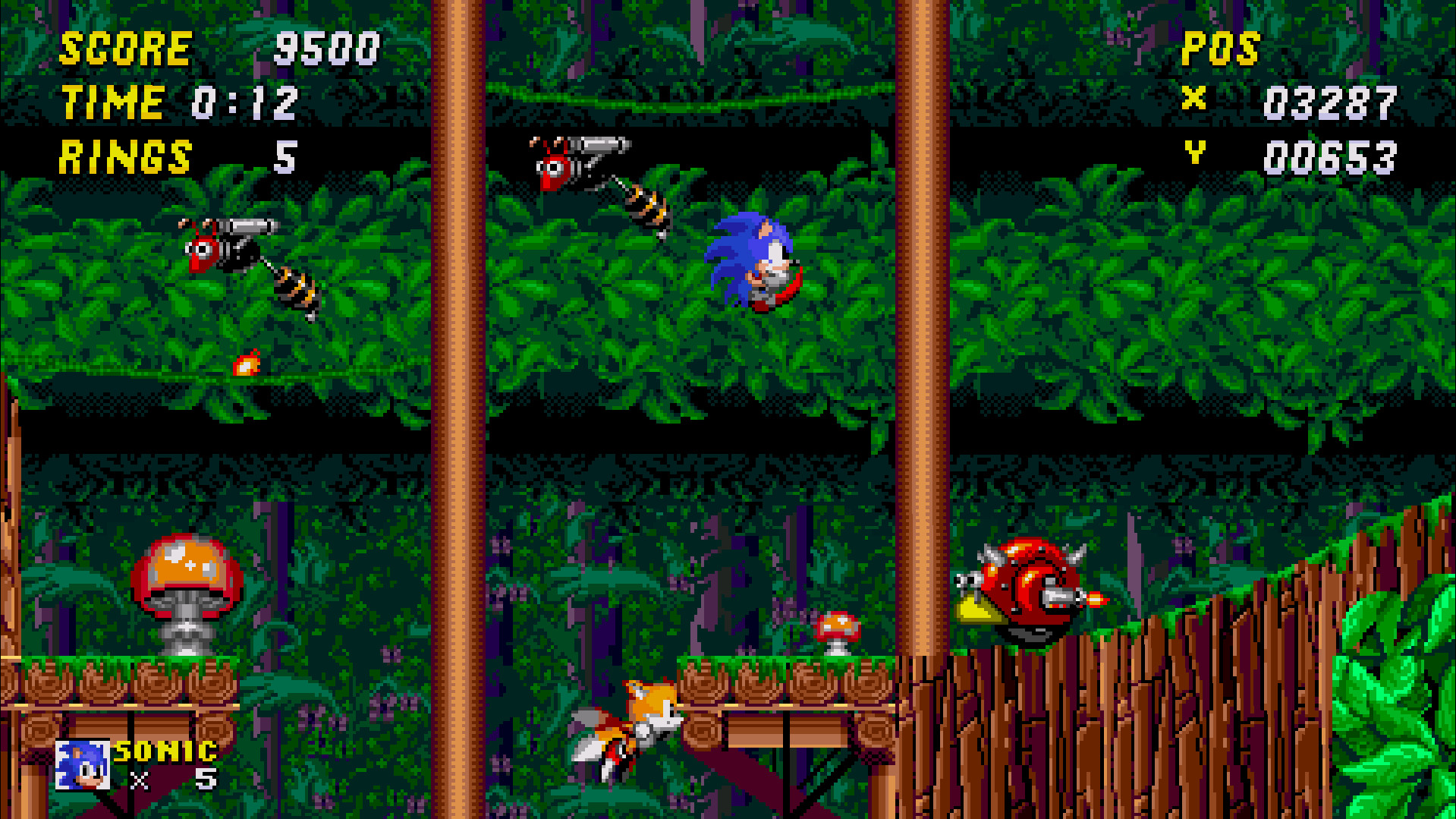This screenshot has height=819, width=1456.
Task: Click the yellow Y position marker
Action: tap(1196, 154)
